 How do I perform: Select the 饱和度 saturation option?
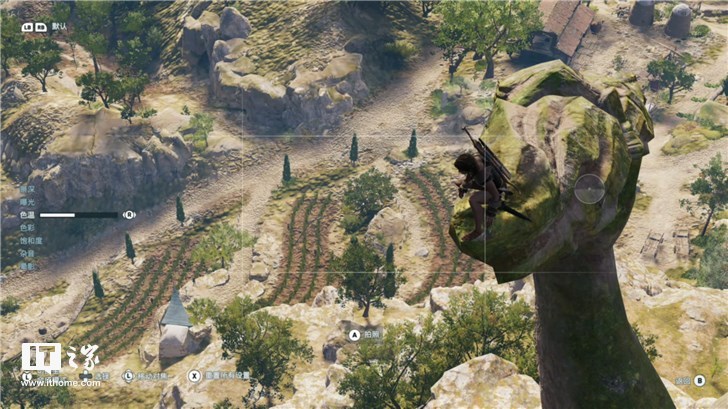[x=29, y=240]
